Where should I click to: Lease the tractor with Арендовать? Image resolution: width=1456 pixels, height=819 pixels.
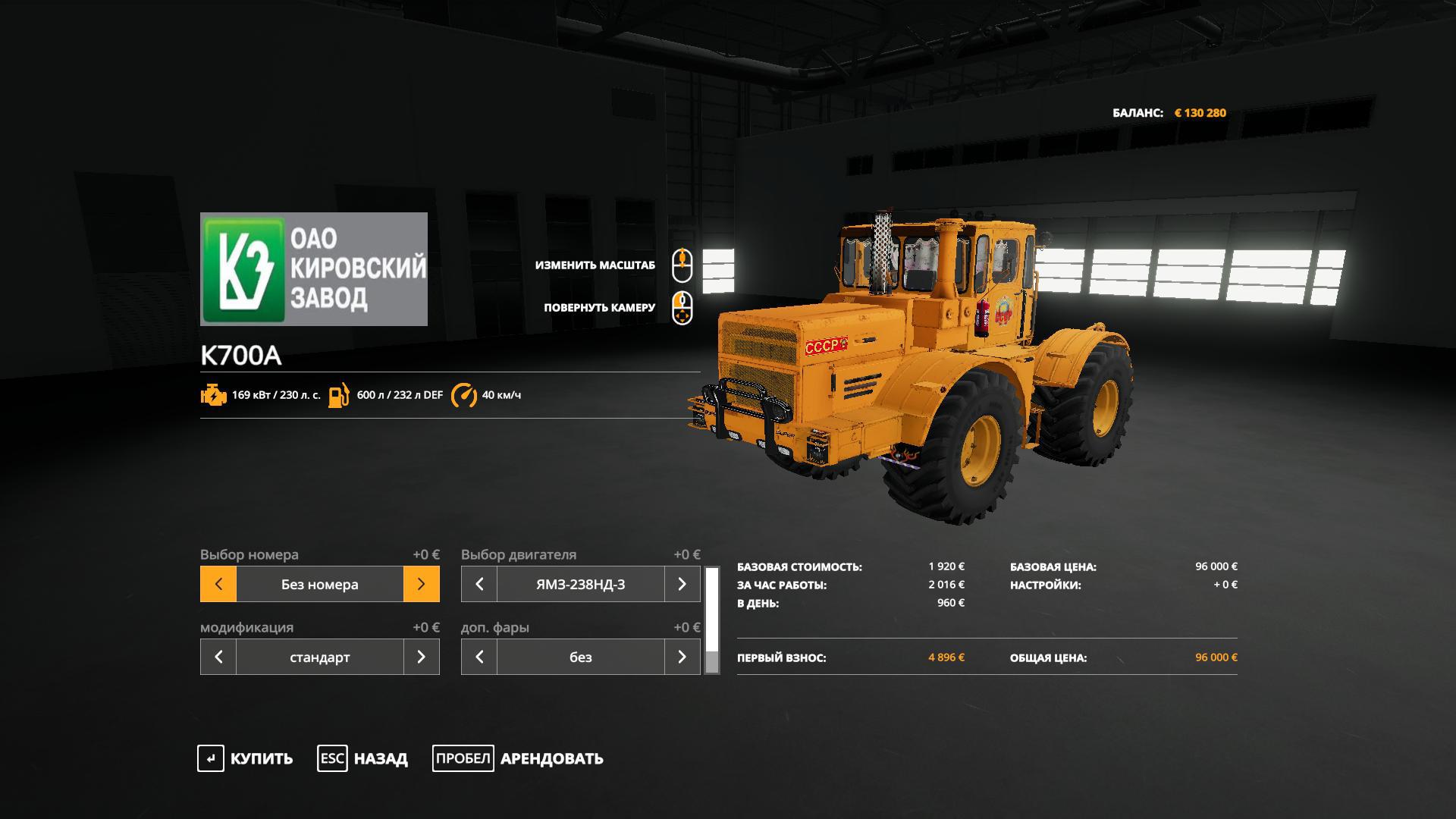[518, 758]
